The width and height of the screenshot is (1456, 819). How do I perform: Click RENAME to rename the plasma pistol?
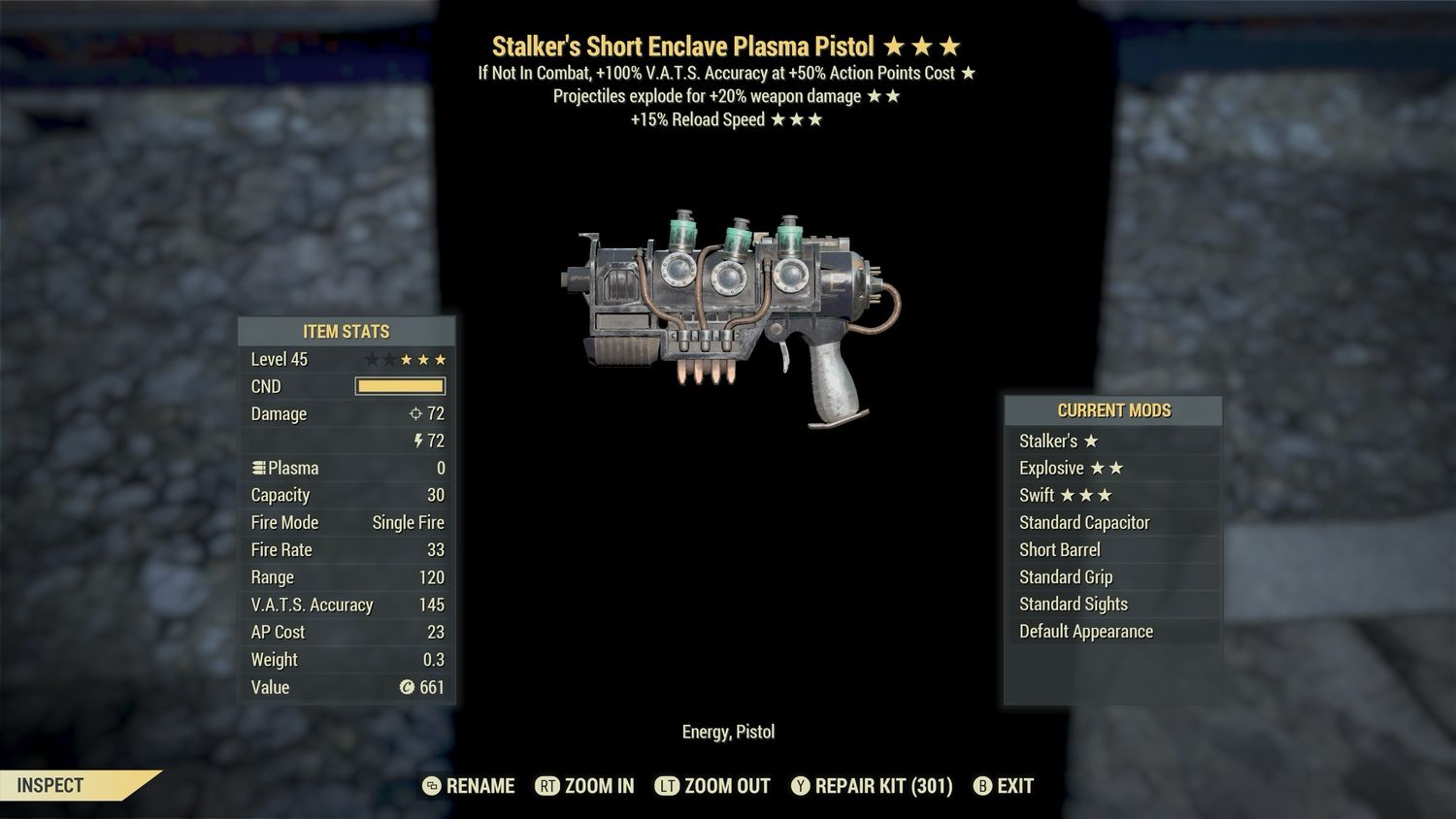tap(480, 786)
